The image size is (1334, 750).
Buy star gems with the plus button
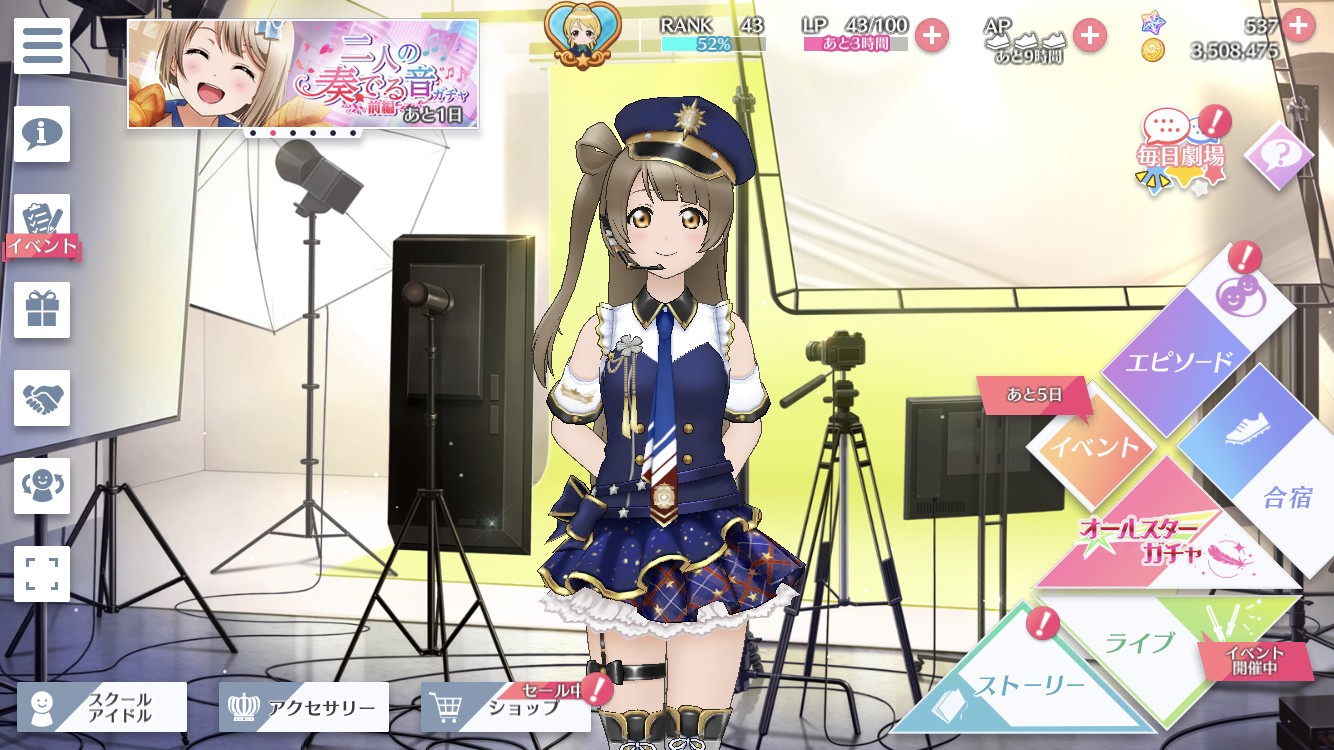coord(1299,24)
